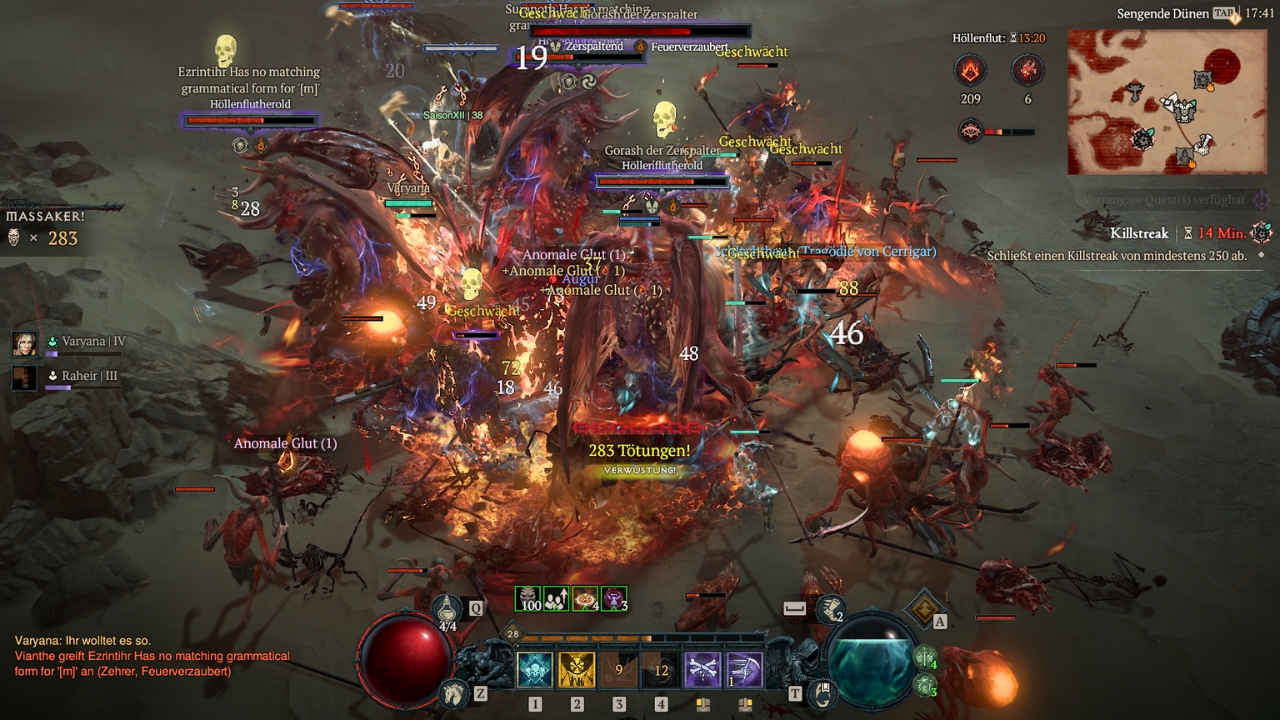
Task: Cast the purple scythe skill
Action: (745, 669)
